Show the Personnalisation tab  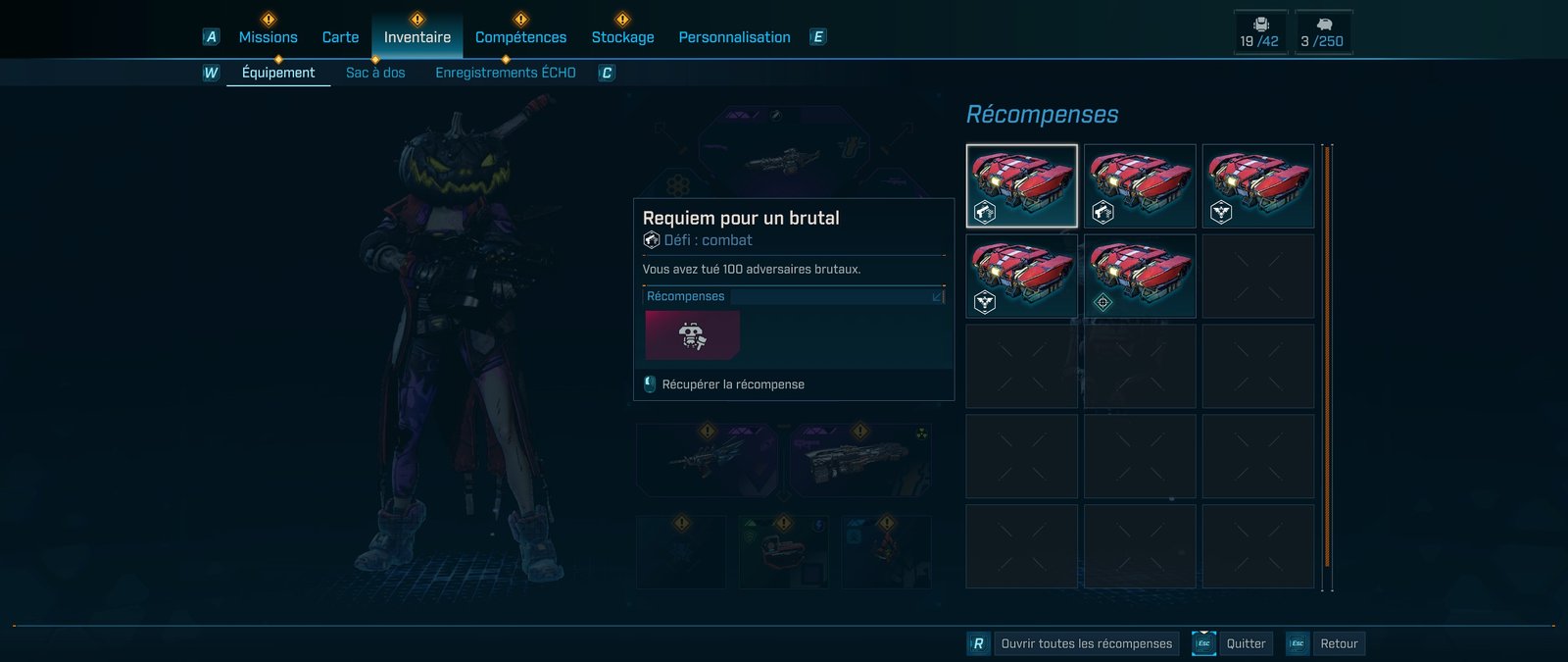734,37
